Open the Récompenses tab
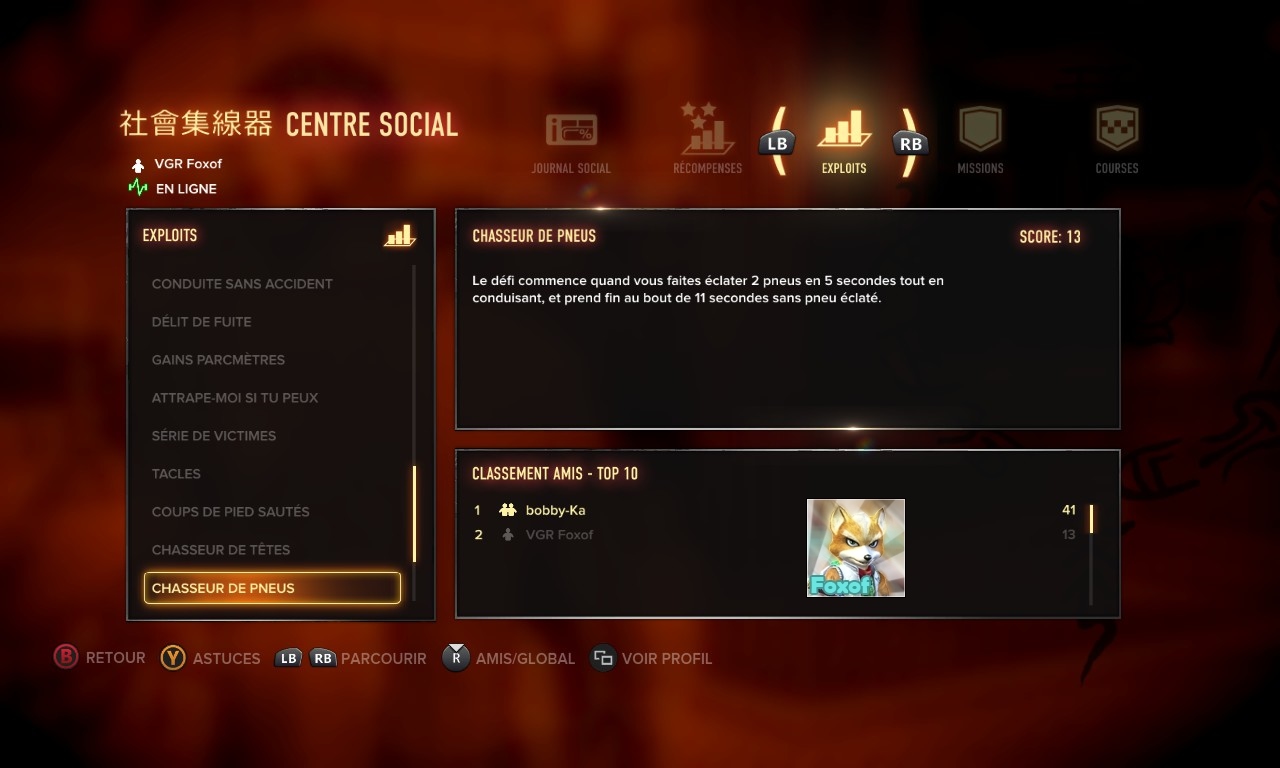This screenshot has height=768, width=1280. pyautogui.click(x=707, y=140)
